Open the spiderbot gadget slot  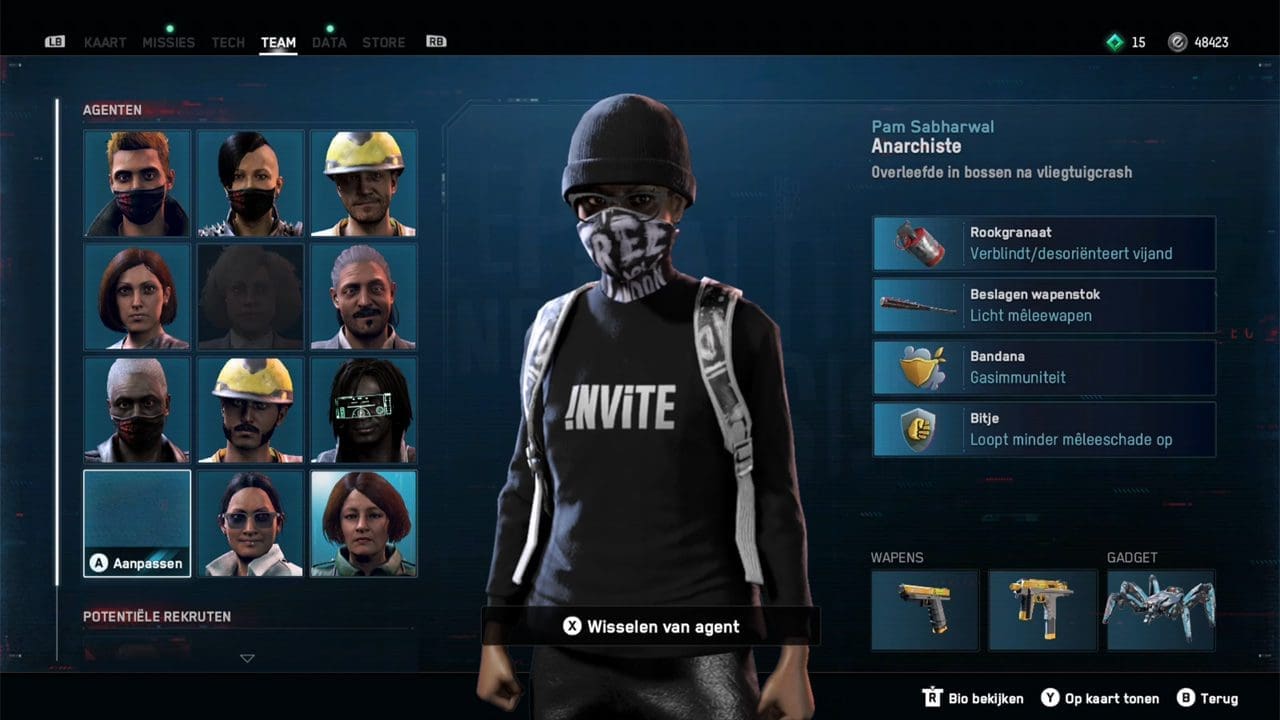[x=1160, y=610]
